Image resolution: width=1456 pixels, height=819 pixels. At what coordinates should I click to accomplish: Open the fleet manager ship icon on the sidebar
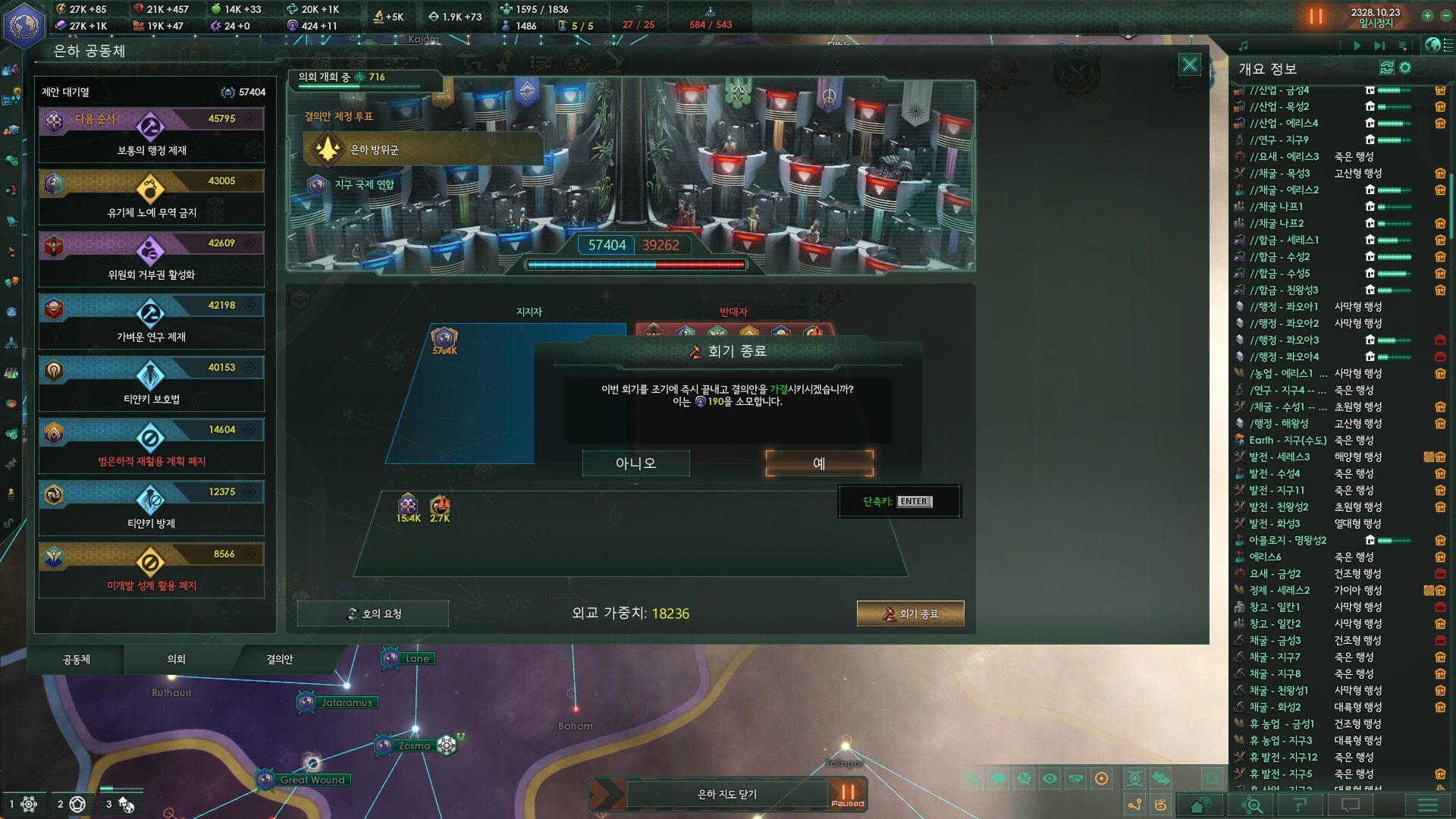coord(11,343)
